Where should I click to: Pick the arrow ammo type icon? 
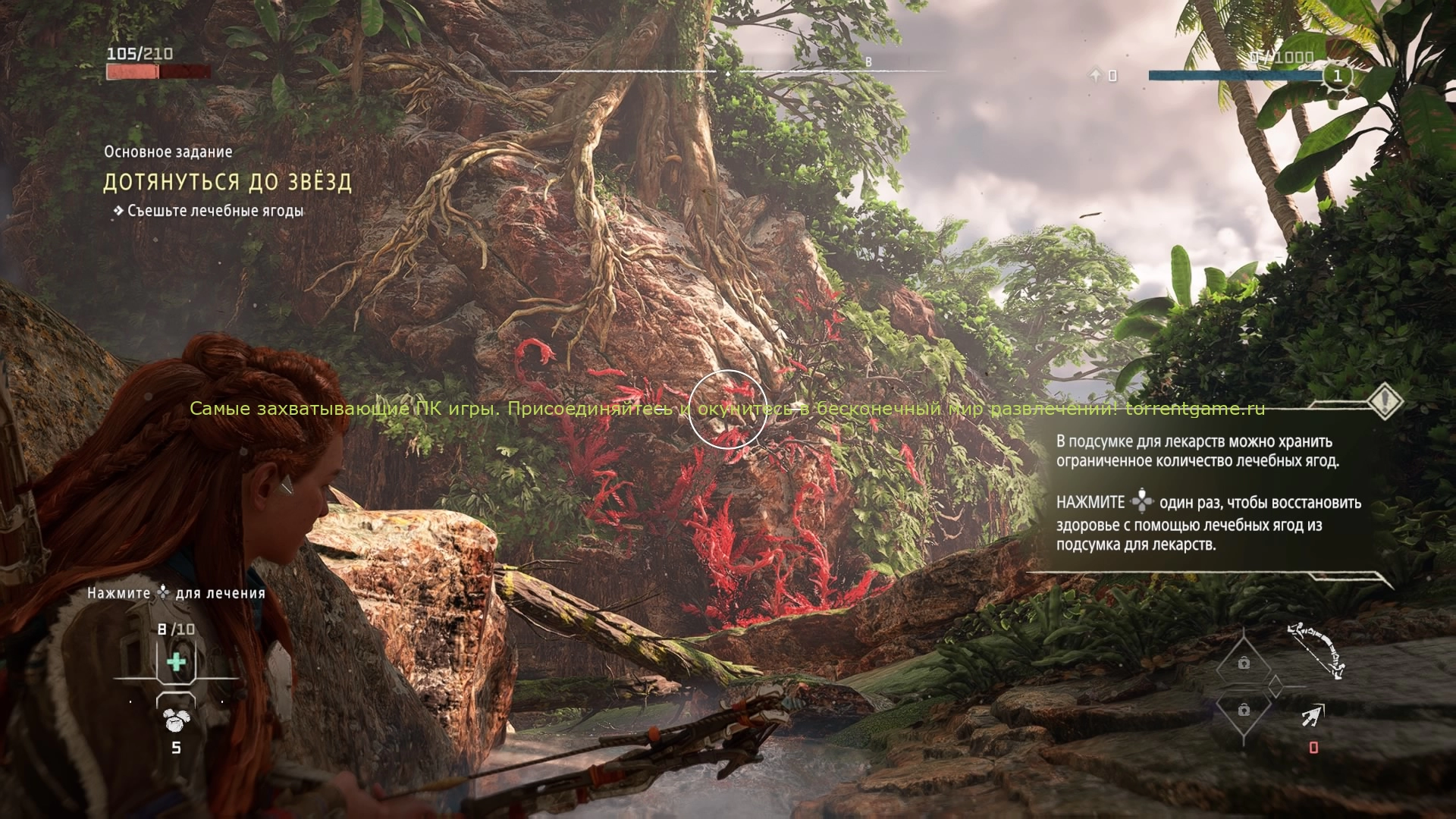(1313, 716)
